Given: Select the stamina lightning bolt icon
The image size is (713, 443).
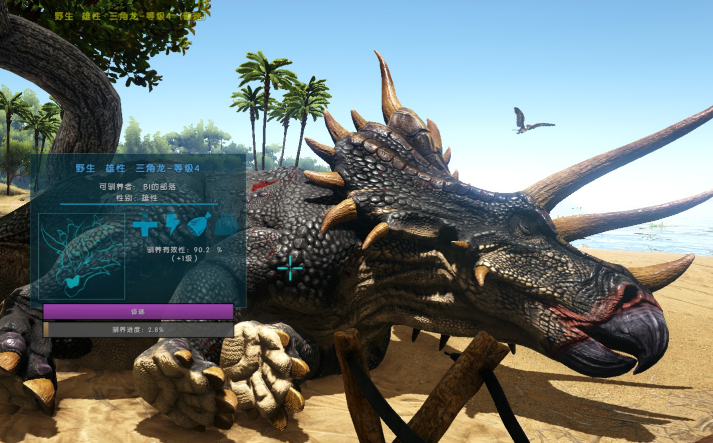Looking at the screenshot, I should point(172,225).
